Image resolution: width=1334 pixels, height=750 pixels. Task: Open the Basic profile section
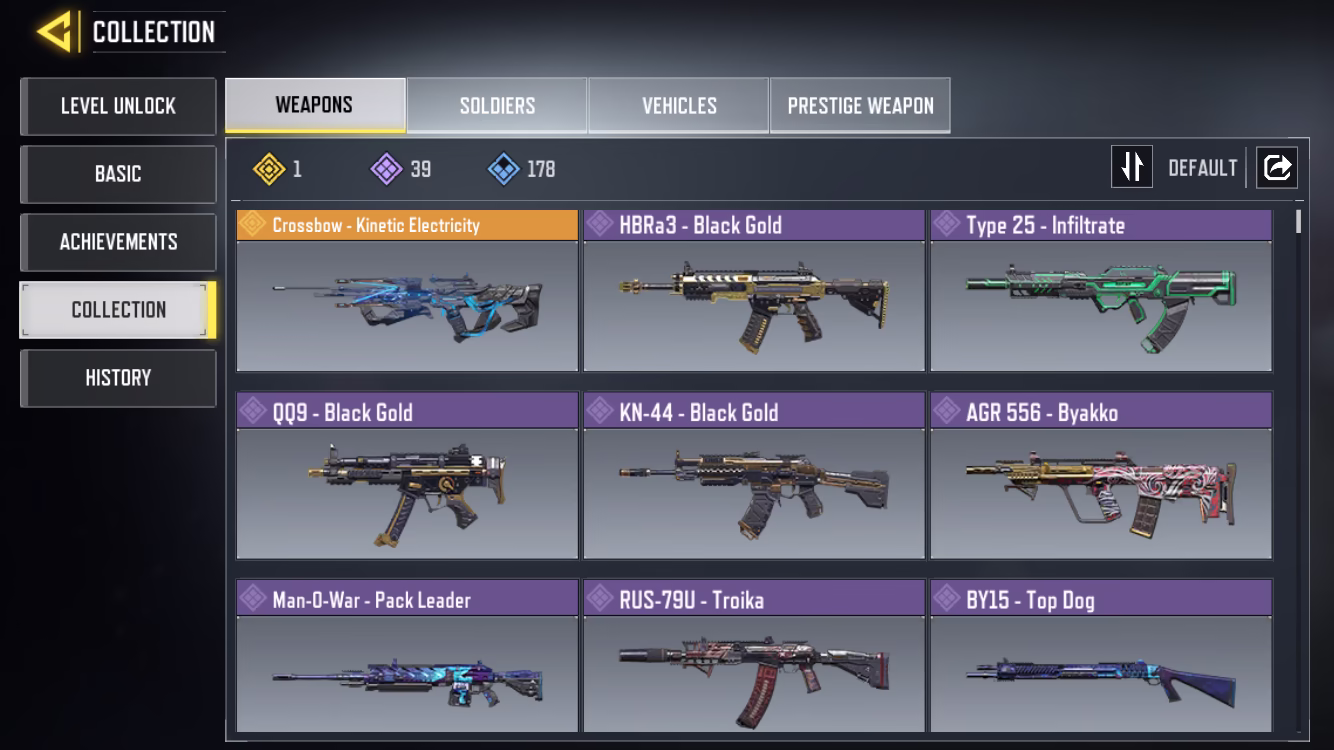[x=118, y=174]
